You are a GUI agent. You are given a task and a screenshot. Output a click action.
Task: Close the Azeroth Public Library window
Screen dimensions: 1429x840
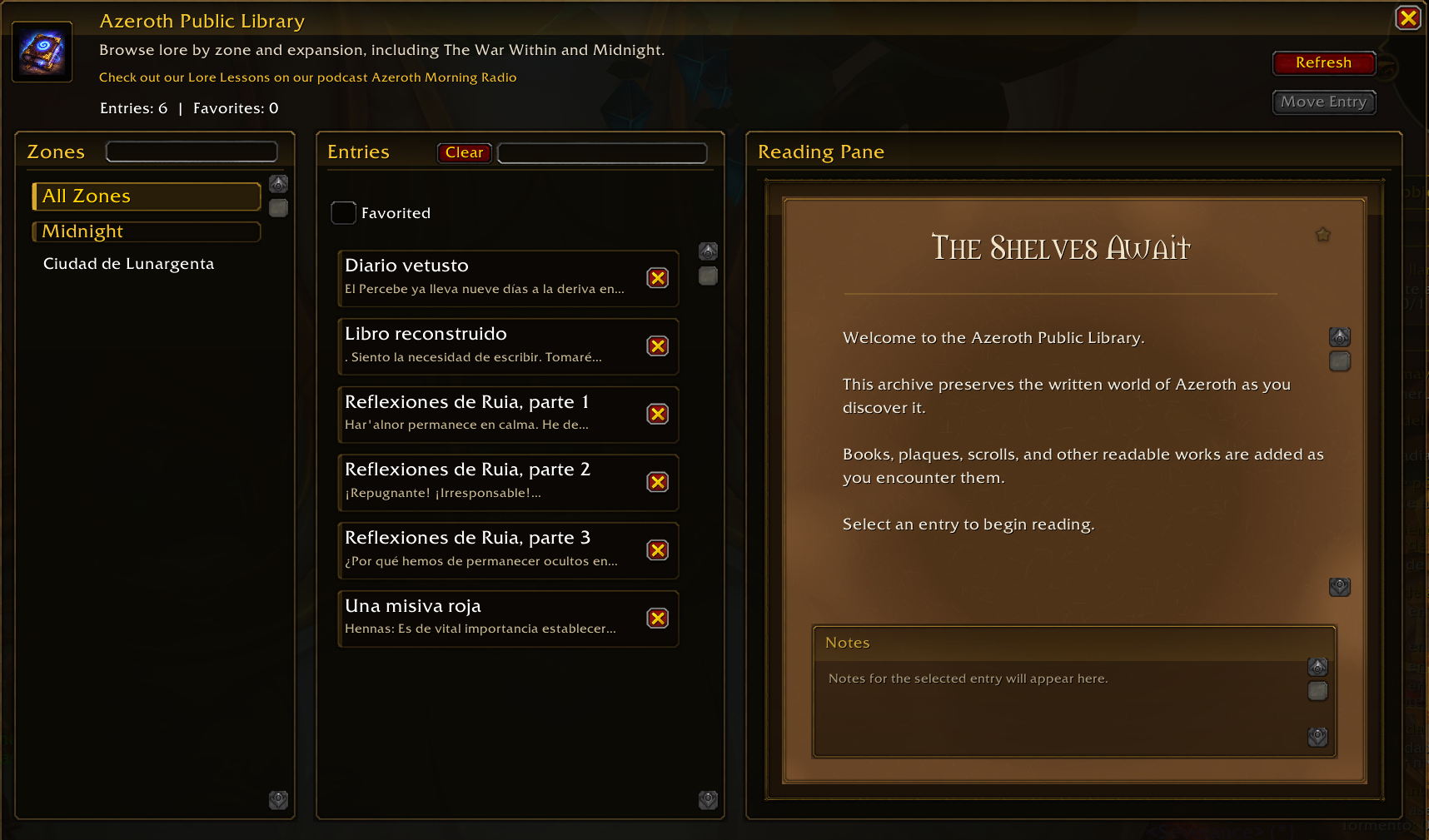pos(1407,17)
